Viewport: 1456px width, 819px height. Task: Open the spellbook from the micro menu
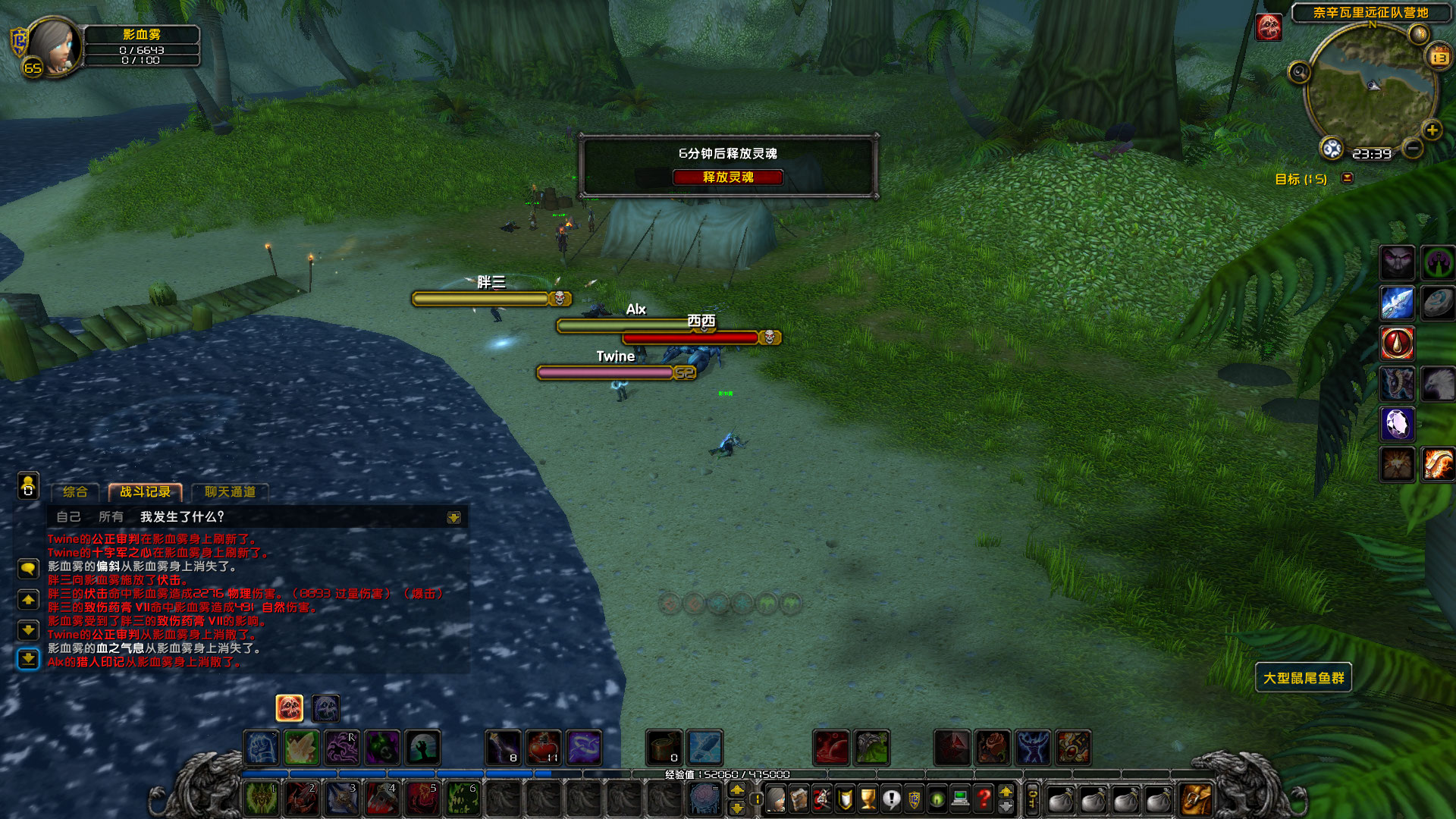click(x=799, y=799)
